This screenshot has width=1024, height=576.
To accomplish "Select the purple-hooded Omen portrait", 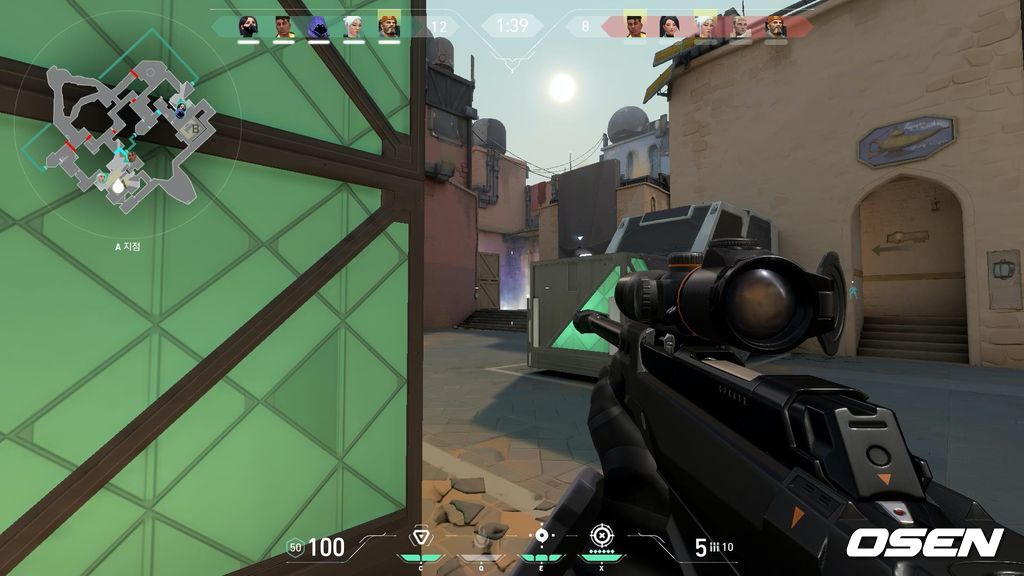I will (318, 26).
